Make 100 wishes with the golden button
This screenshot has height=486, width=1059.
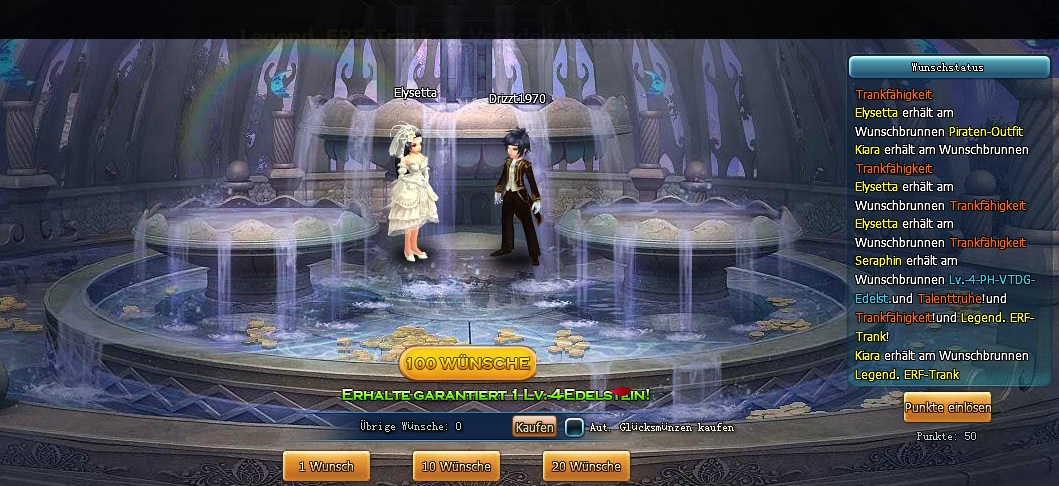(x=467, y=362)
